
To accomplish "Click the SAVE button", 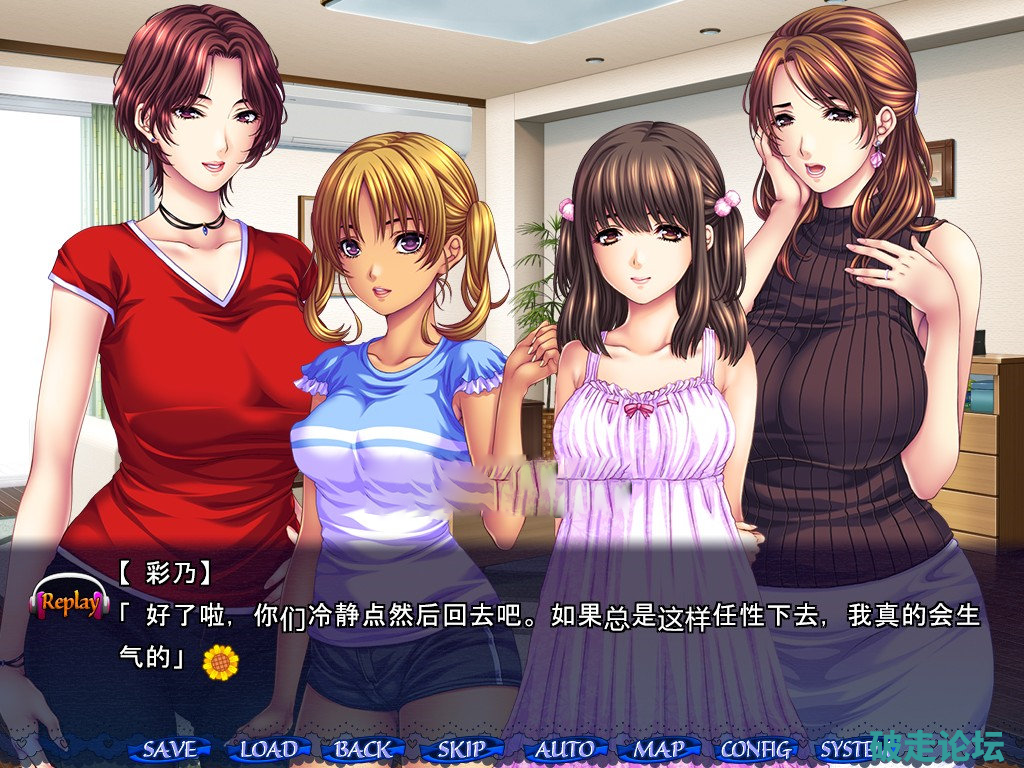I will coord(170,748).
